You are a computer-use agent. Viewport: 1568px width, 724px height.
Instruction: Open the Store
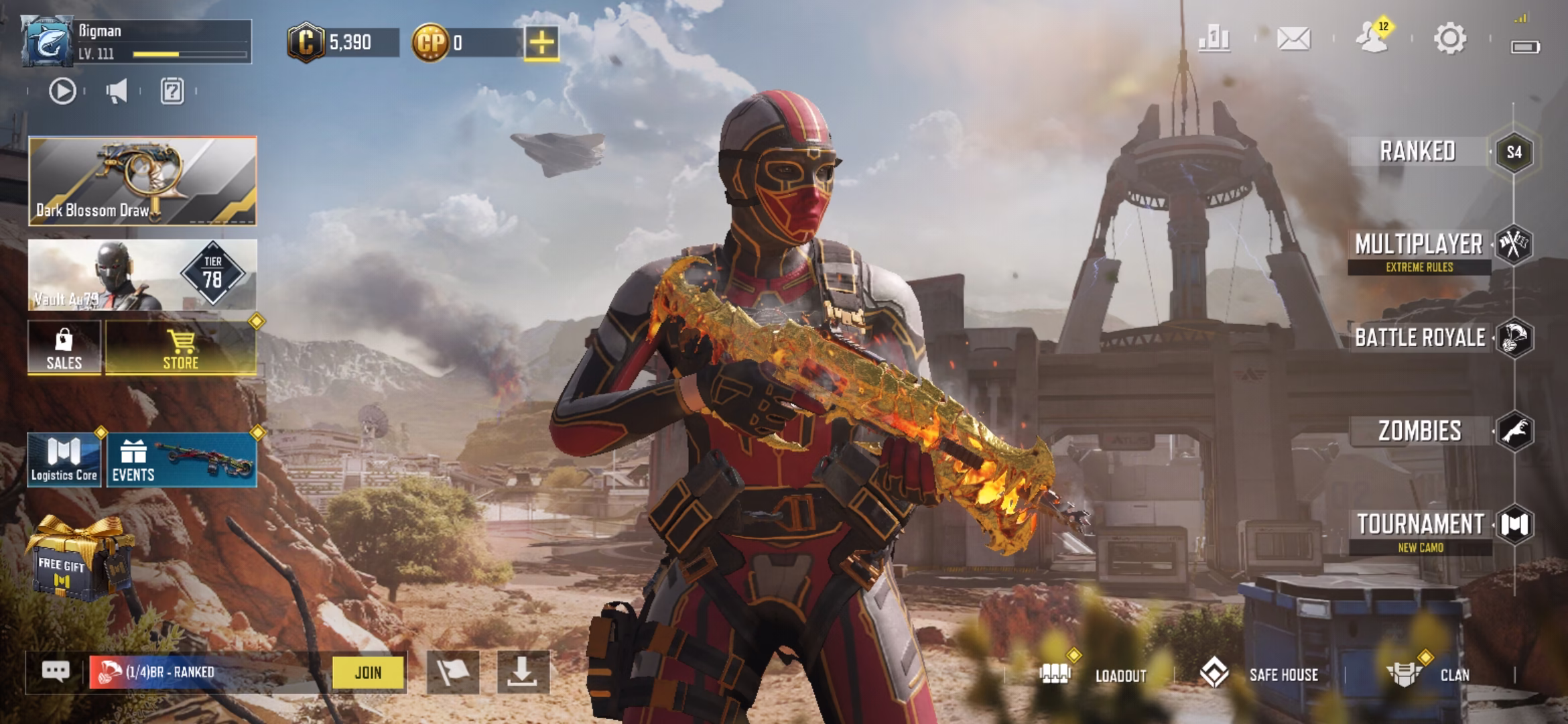[181, 347]
